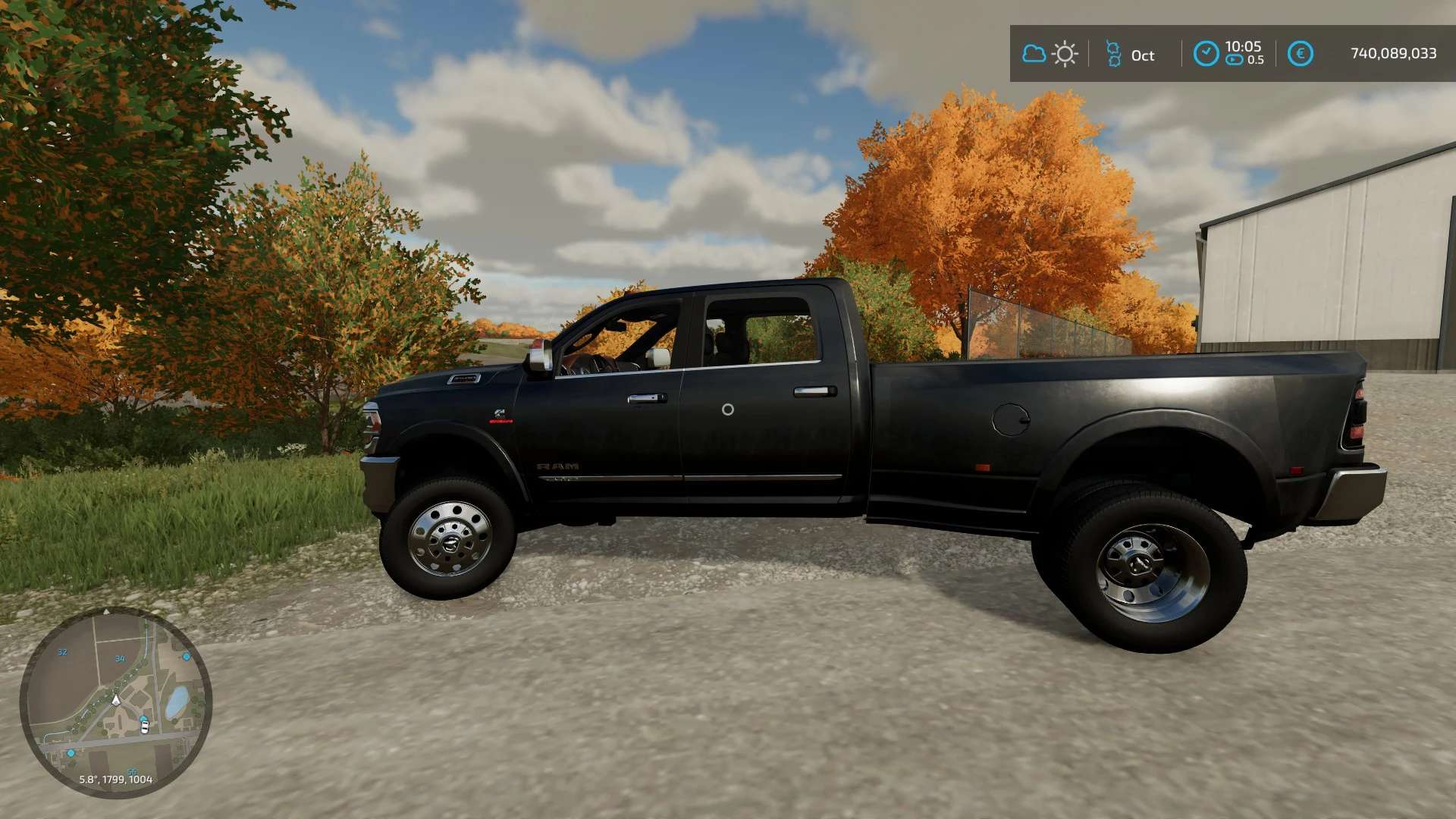Open the circular minimap
Screen dimensions: 1456x819
click(x=115, y=702)
